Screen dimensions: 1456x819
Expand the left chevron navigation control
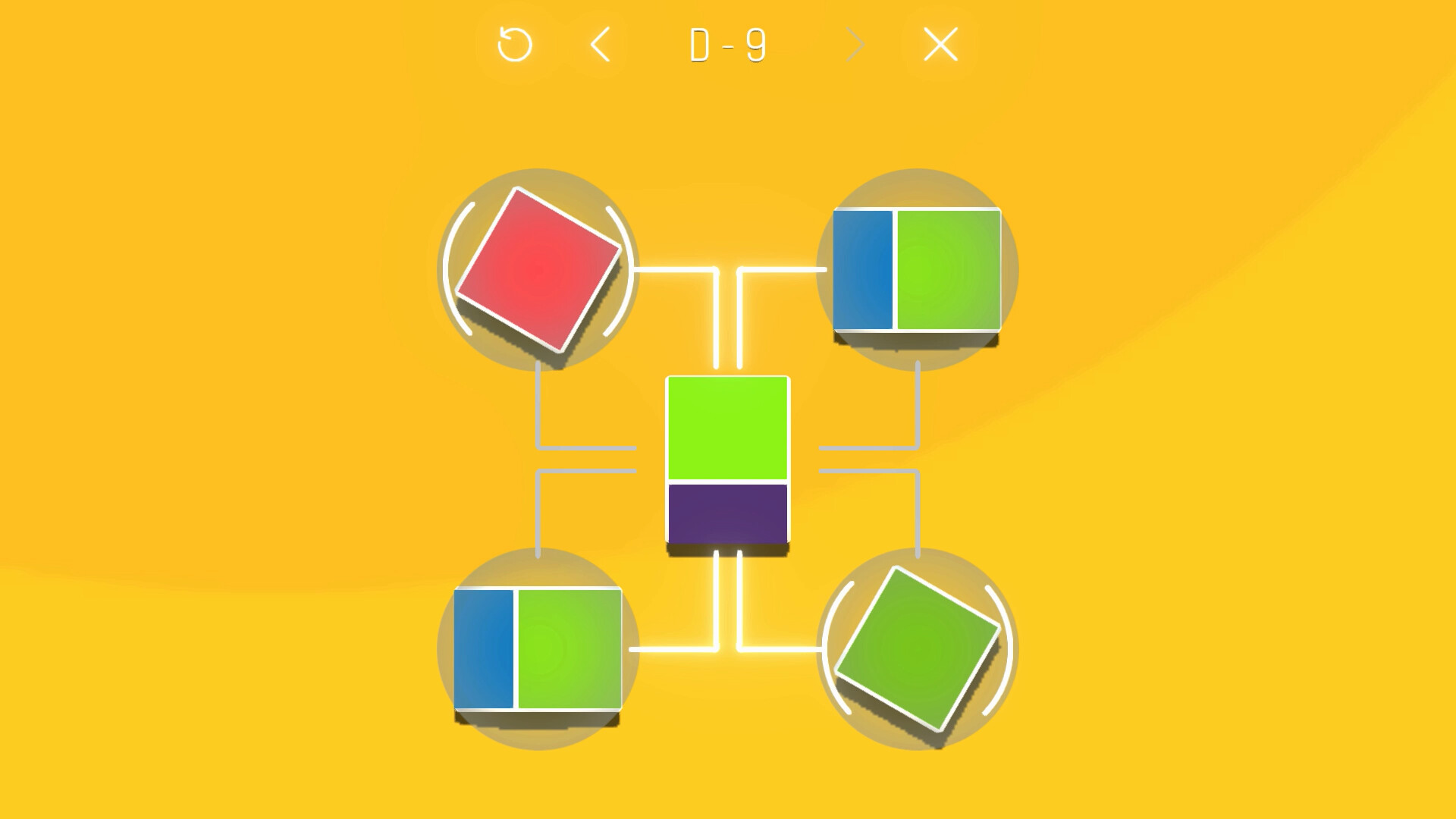[x=601, y=45]
